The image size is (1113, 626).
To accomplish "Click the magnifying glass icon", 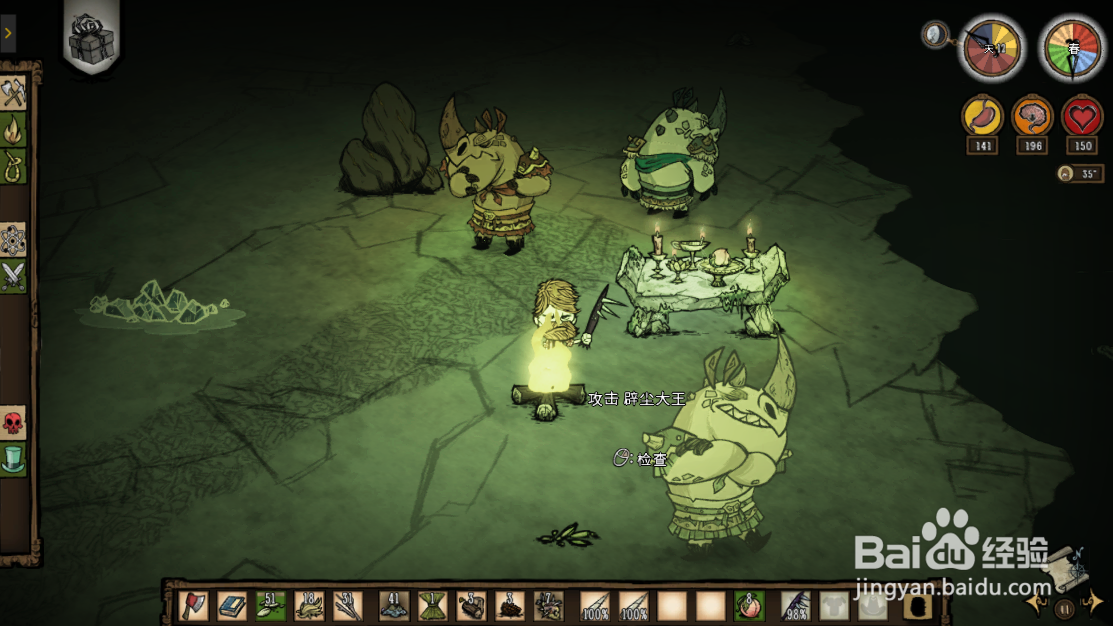I will pos(935,35).
